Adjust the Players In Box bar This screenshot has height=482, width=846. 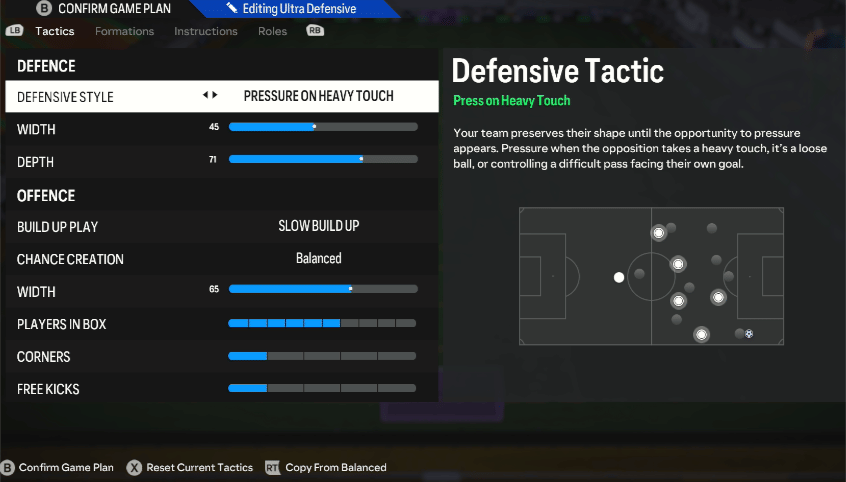tap(322, 324)
